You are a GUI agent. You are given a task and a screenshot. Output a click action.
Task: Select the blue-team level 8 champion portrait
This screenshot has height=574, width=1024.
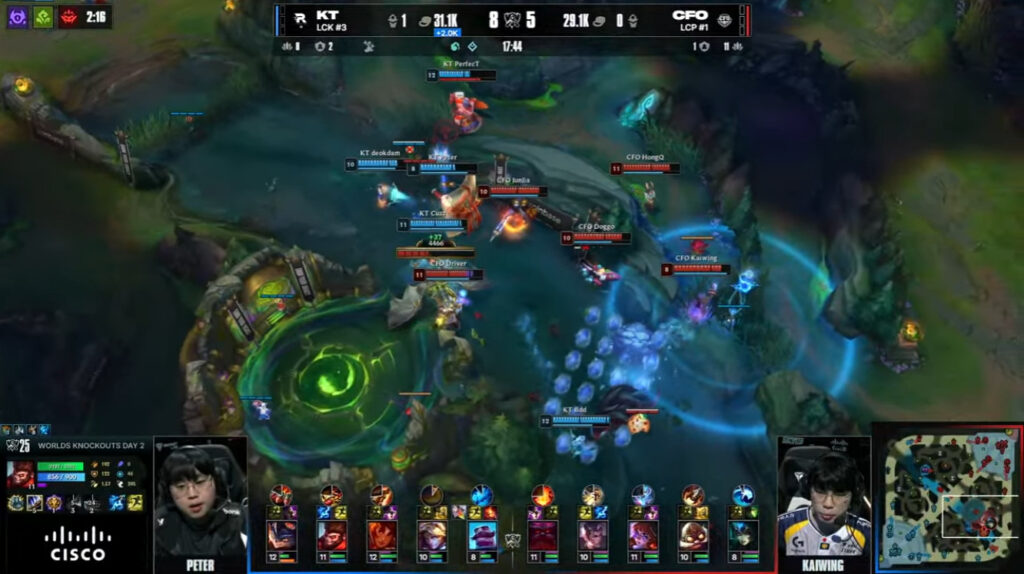click(483, 535)
